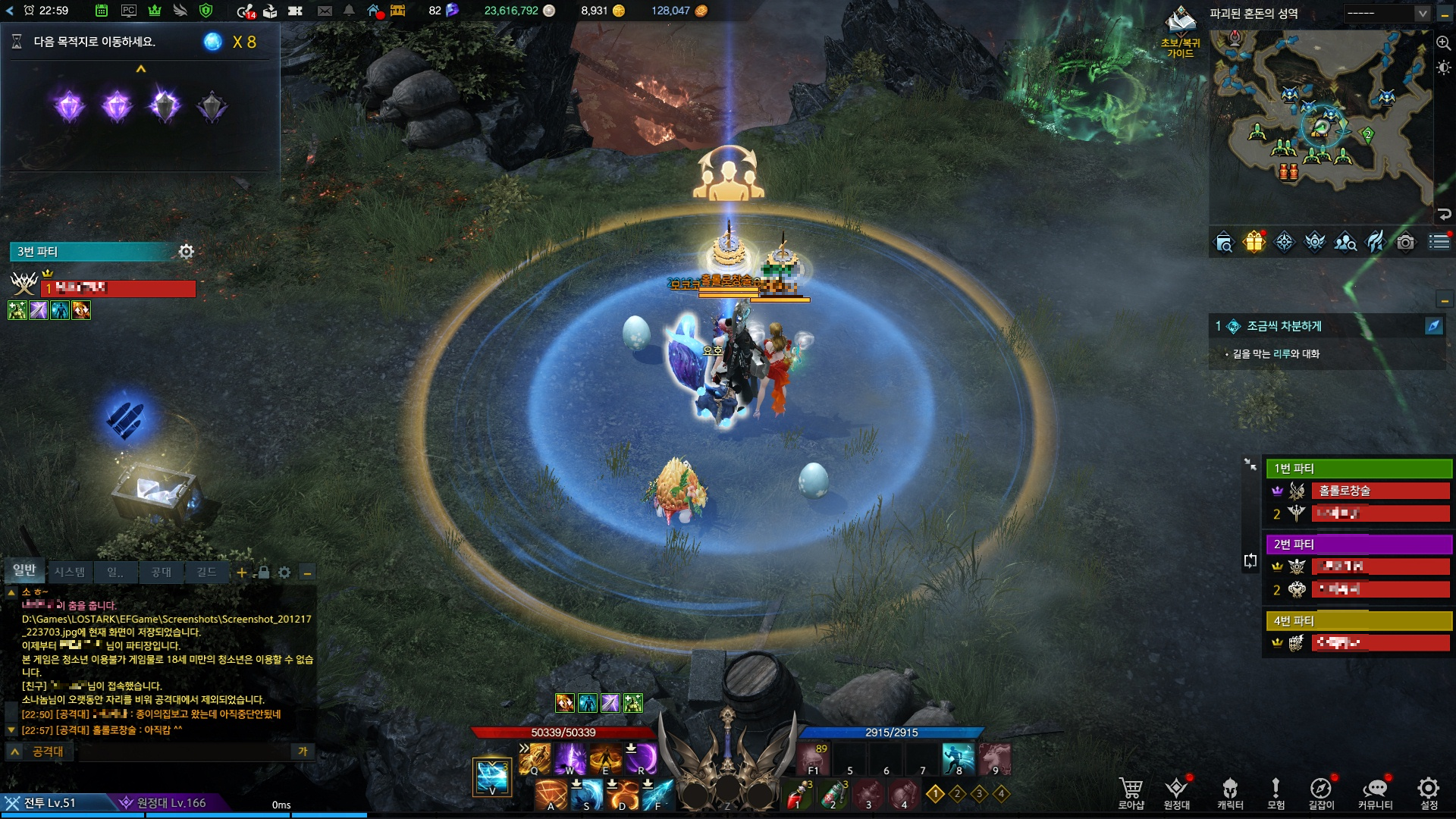
Task: Switch to the 공대 chat tab
Action: (161, 572)
